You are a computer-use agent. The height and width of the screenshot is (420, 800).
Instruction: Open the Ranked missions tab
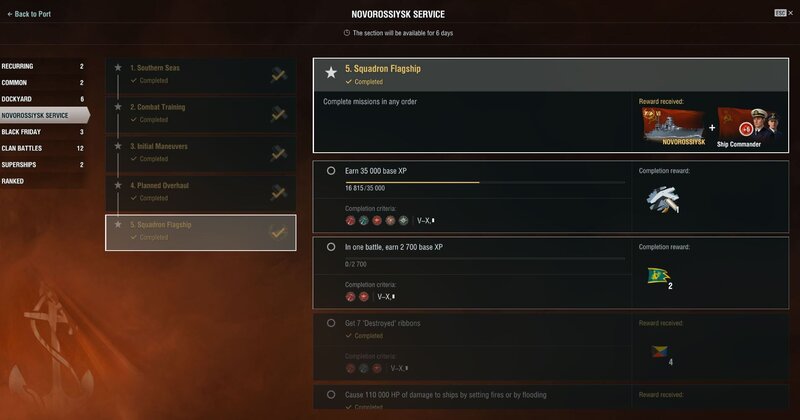(44, 181)
